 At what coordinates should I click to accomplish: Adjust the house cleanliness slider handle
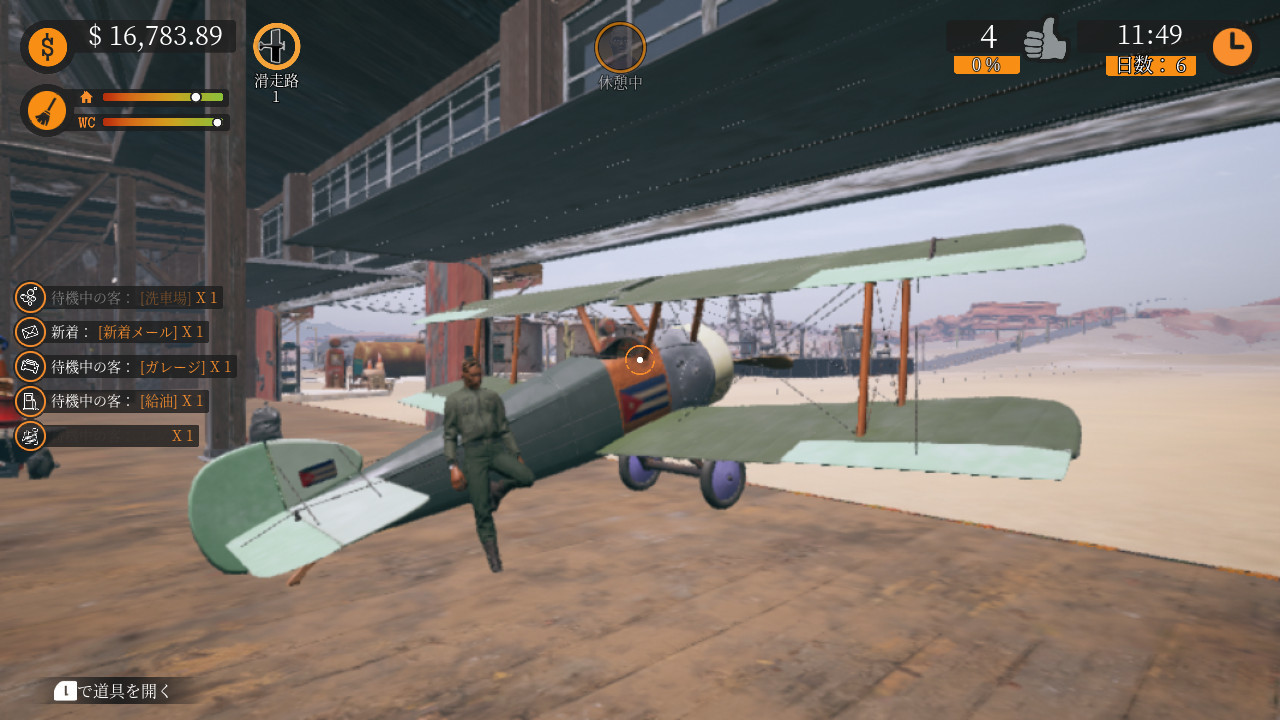click(194, 97)
